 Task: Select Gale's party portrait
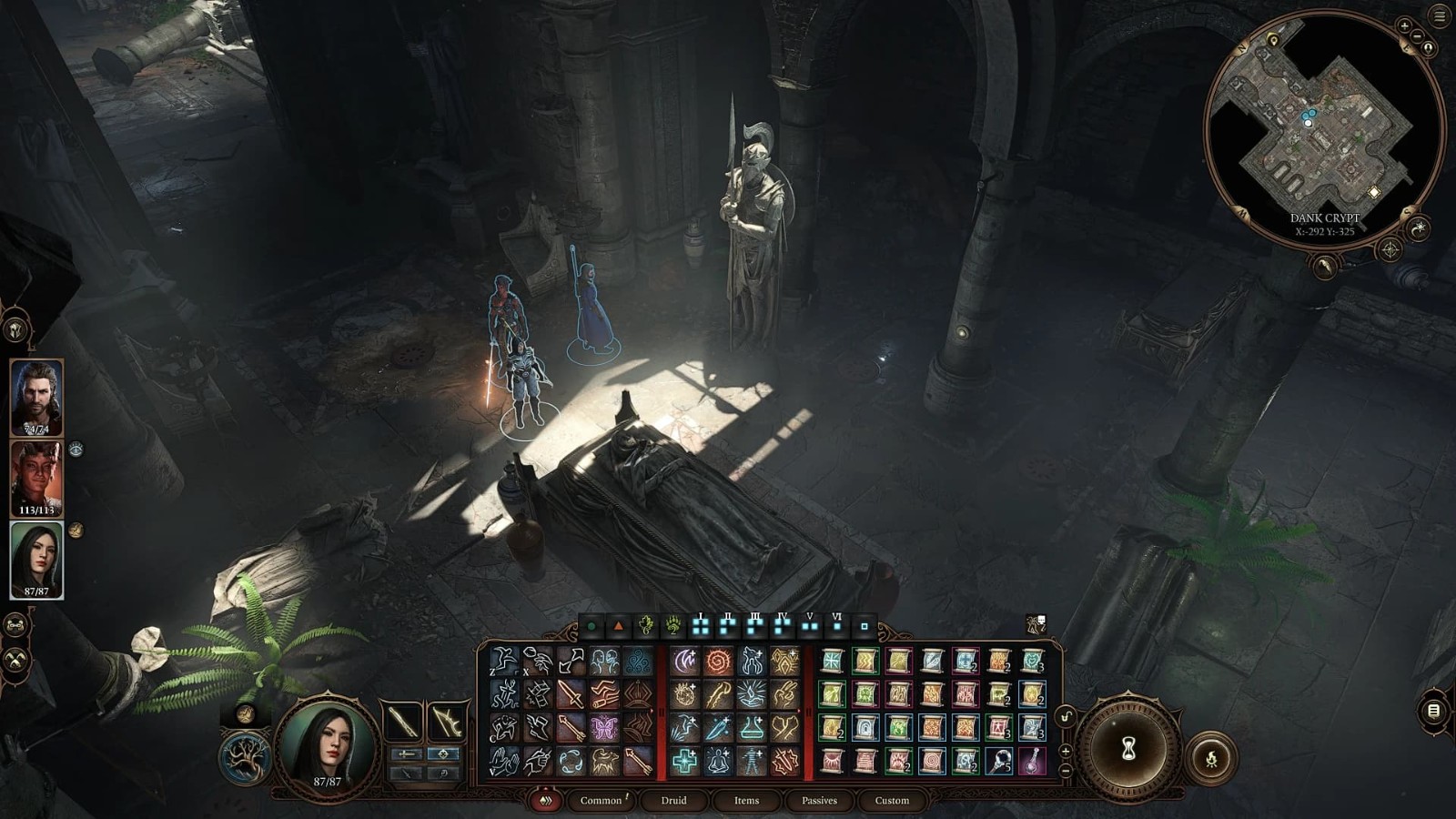36,398
